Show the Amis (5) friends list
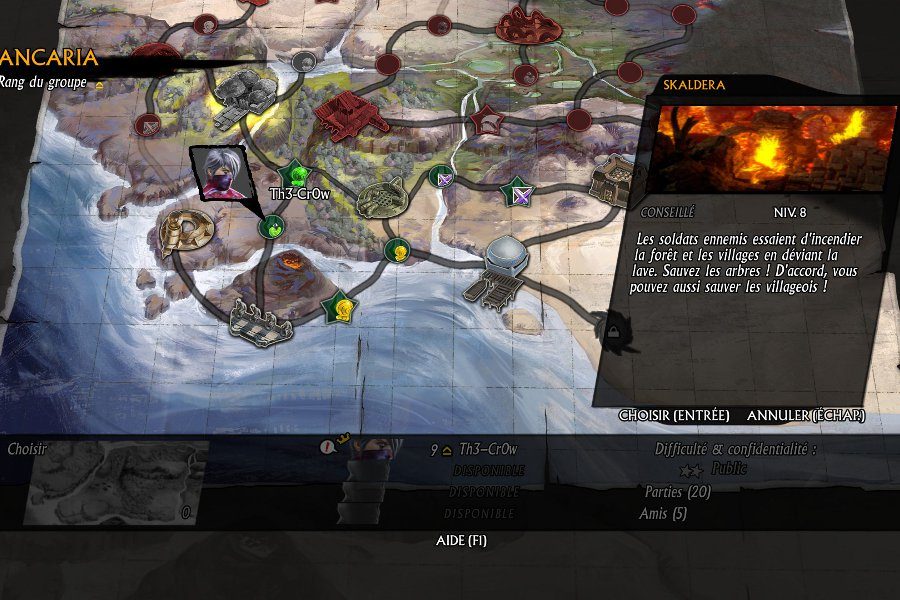900x600 pixels. click(662, 514)
